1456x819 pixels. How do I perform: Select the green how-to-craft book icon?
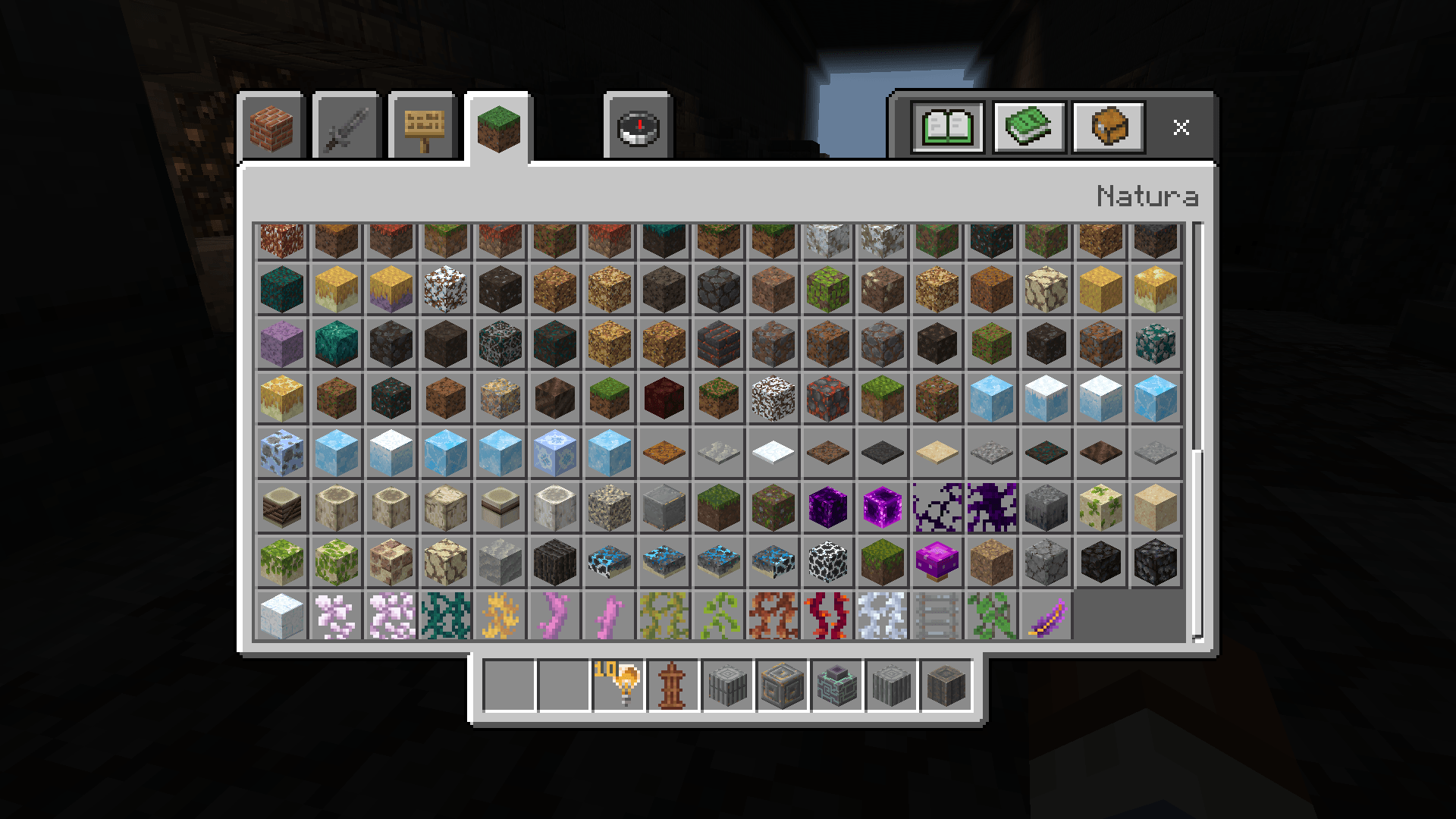tap(1028, 127)
